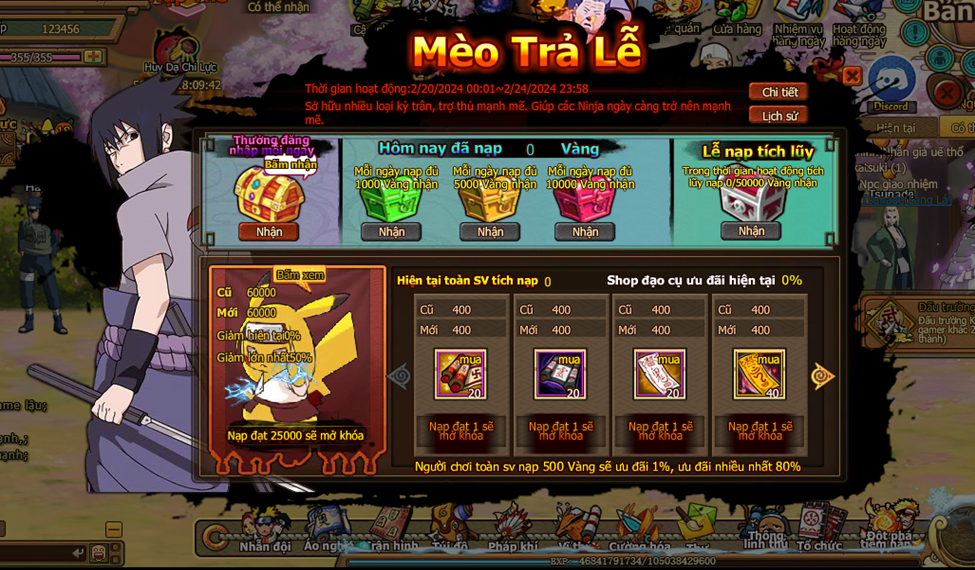Buy the golden talisman priced 40

[759, 374]
